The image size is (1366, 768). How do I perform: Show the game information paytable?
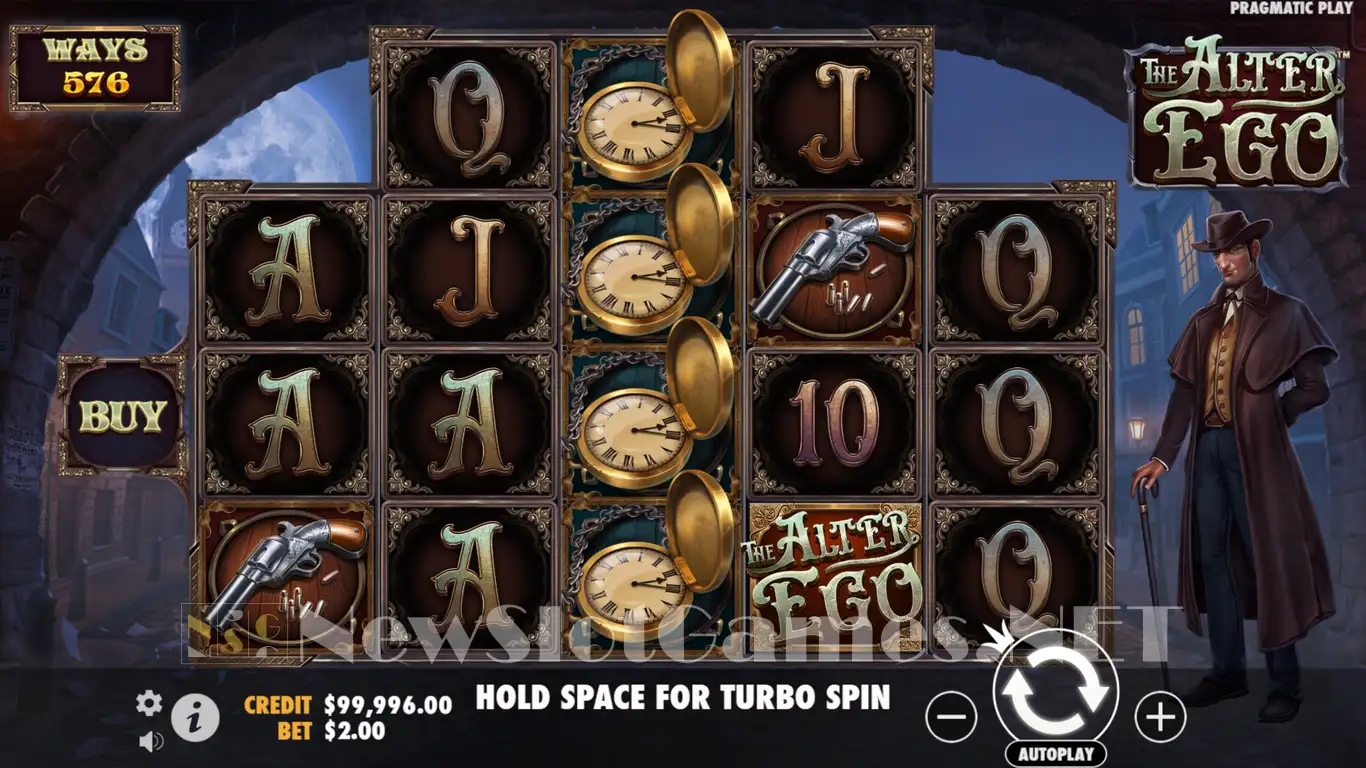(195, 717)
